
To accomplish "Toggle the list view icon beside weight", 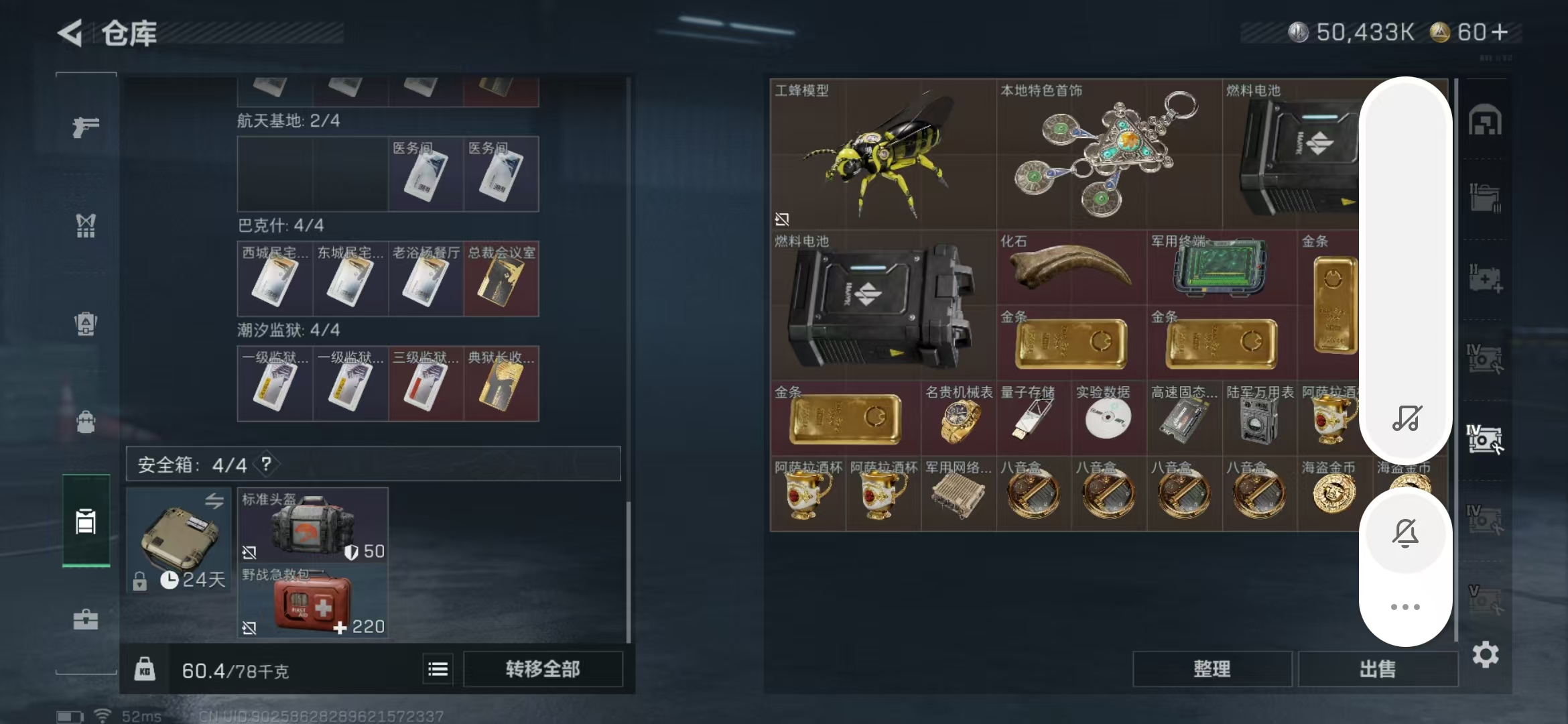I will [x=438, y=669].
